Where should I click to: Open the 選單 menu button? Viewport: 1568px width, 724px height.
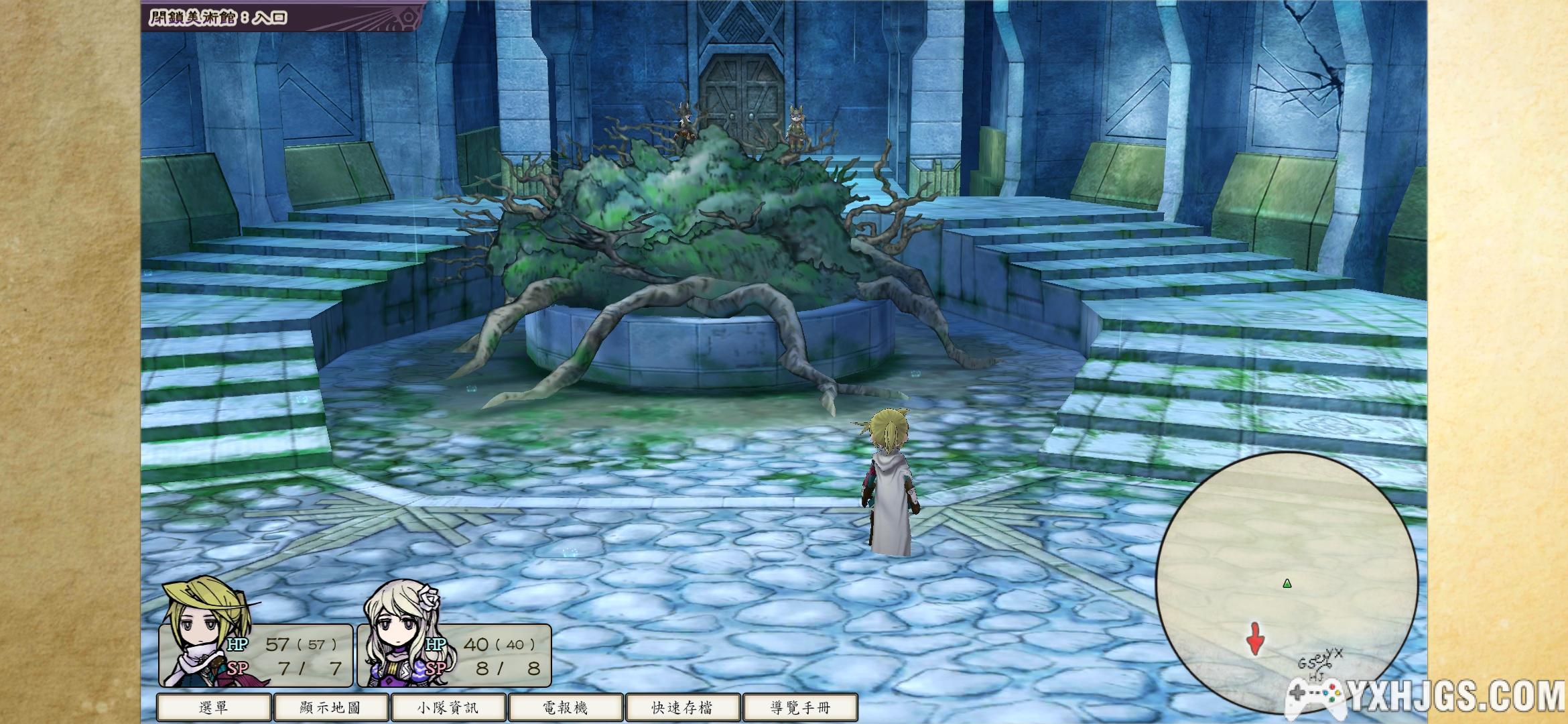(x=214, y=708)
